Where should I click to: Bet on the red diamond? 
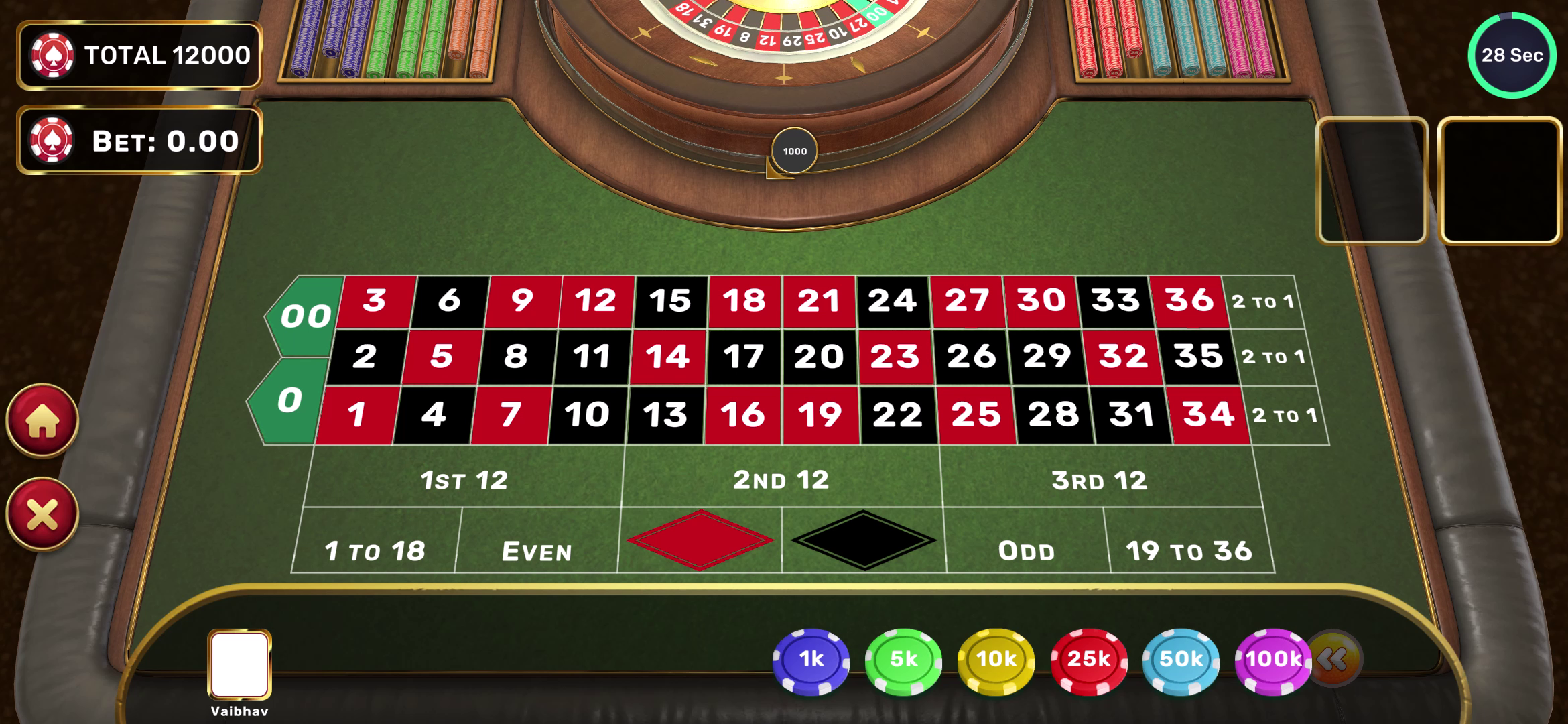[700, 540]
